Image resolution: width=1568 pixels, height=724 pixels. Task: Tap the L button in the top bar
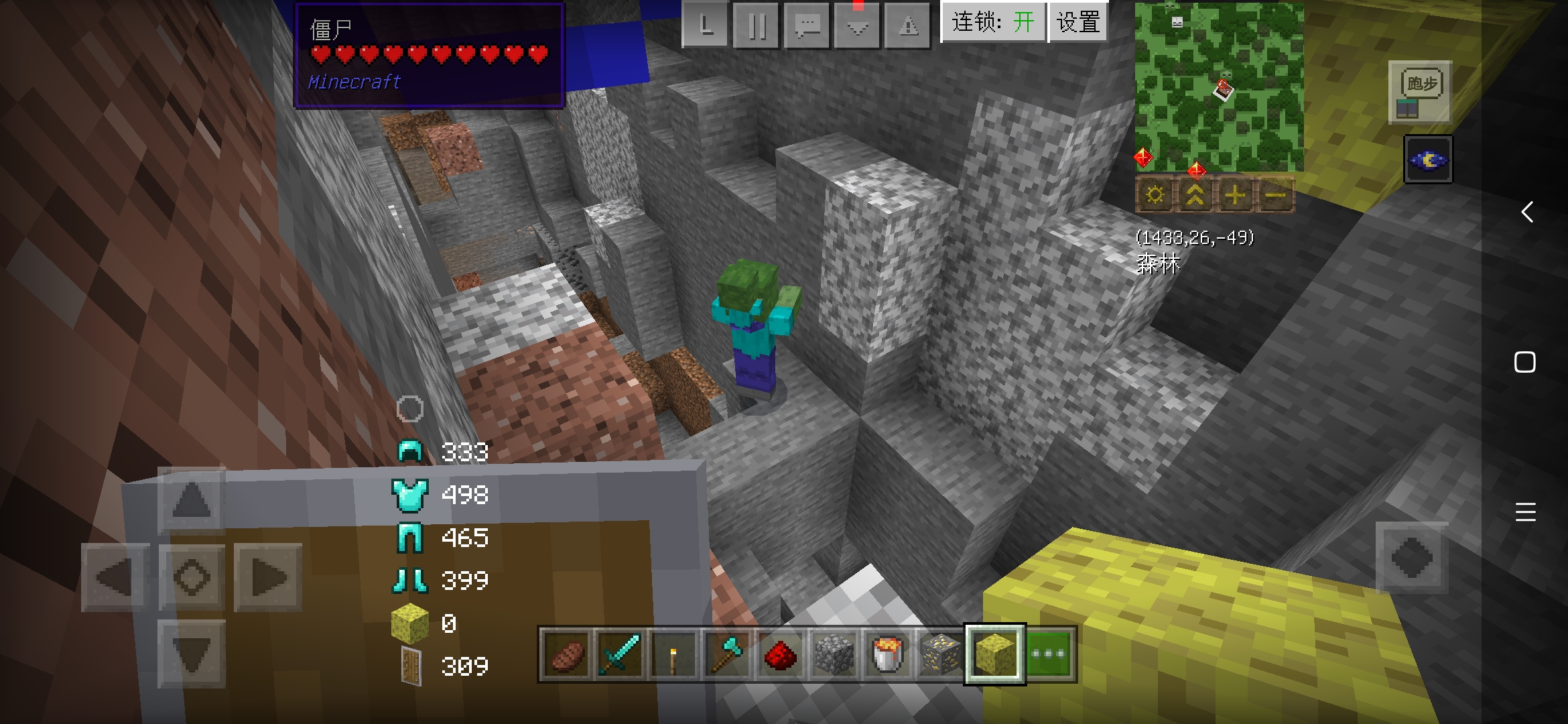[706, 26]
